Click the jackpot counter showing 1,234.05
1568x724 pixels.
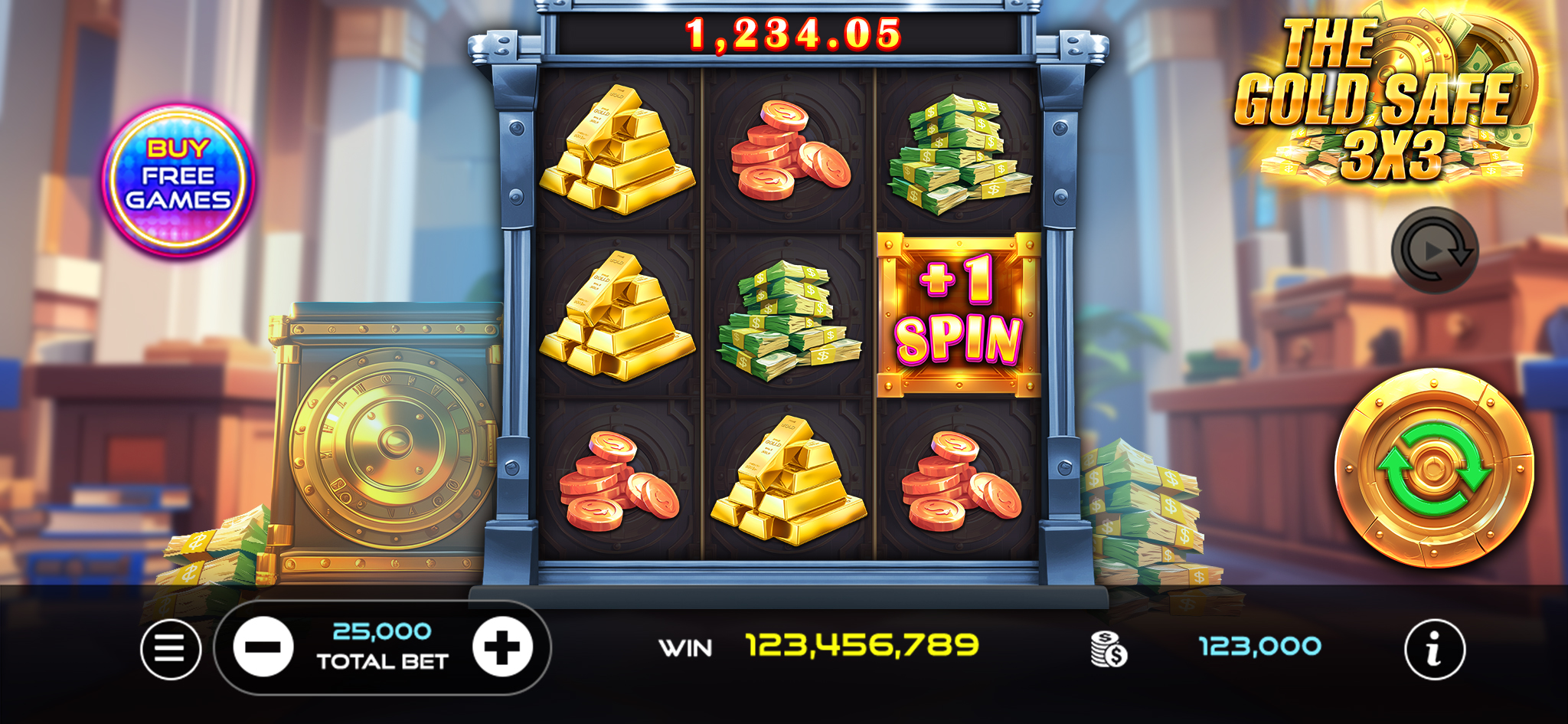coord(793,34)
